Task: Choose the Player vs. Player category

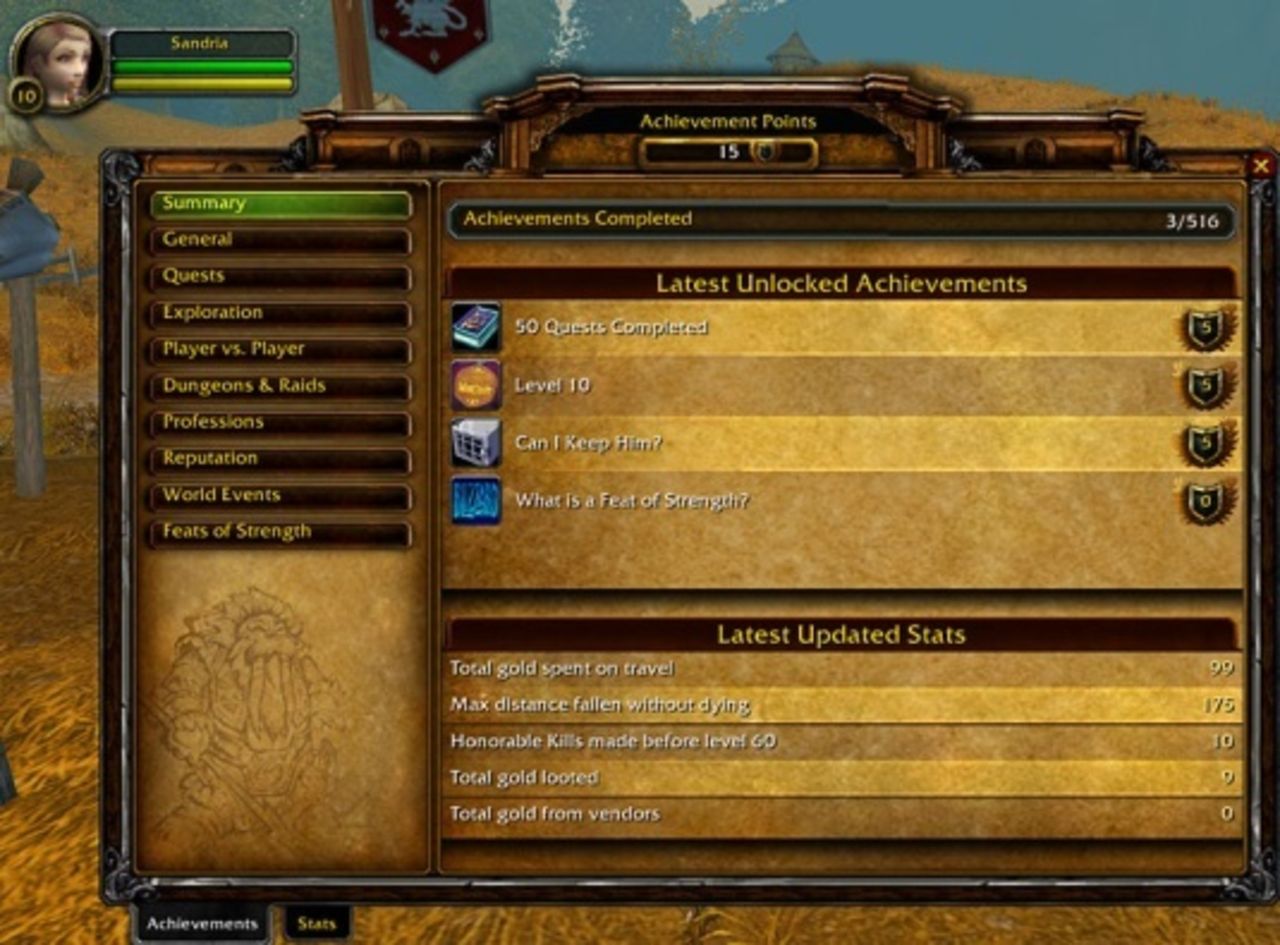Action: pos(280,349)
